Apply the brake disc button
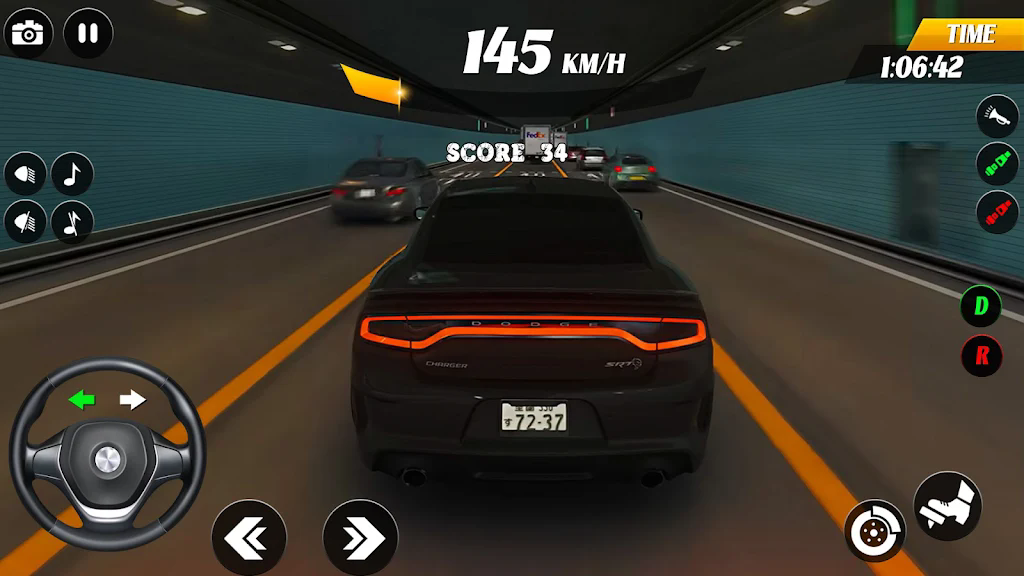The image size is (1024, 576). pyautogui.click(x=875, y=530)
